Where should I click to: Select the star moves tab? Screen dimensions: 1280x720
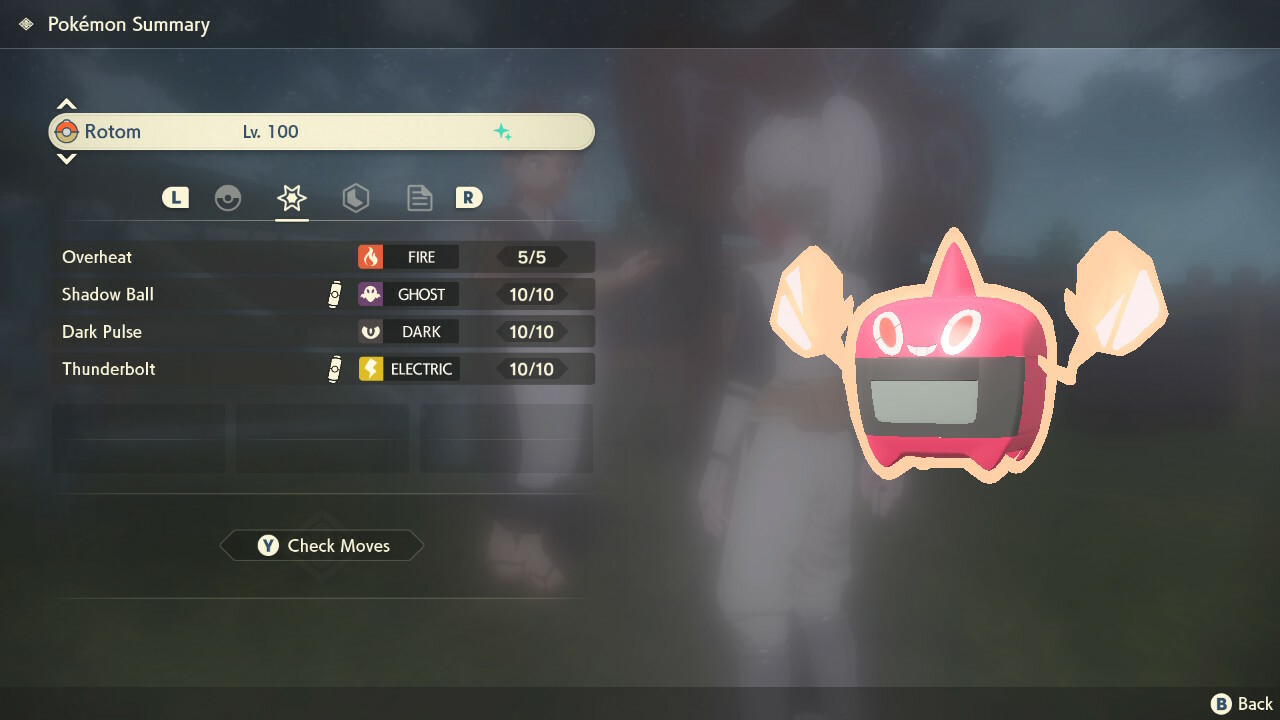pos(291,197)
